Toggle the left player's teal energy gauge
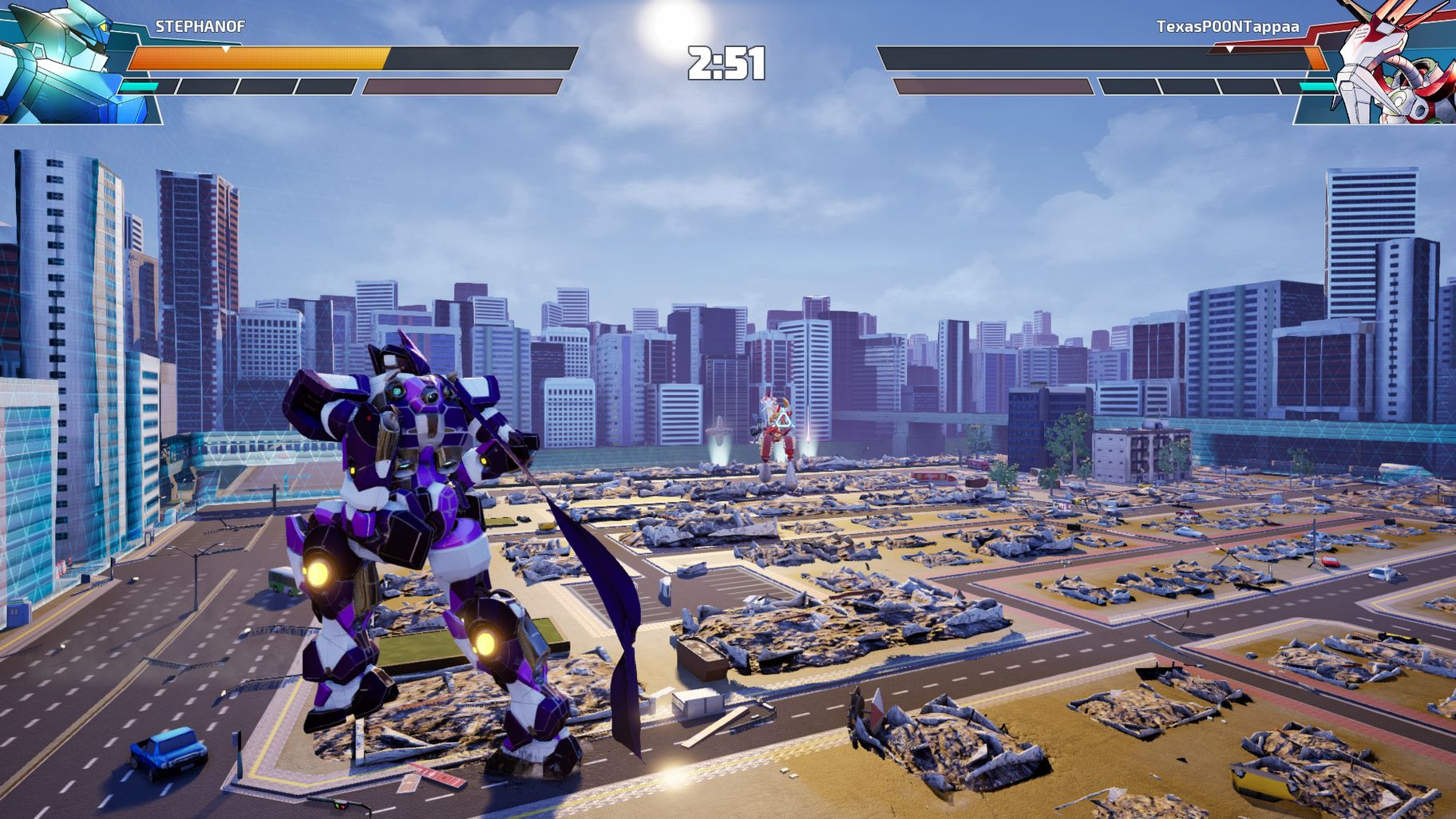The height and width of the screenshot is (819, 1456). (x=138, y=85)
